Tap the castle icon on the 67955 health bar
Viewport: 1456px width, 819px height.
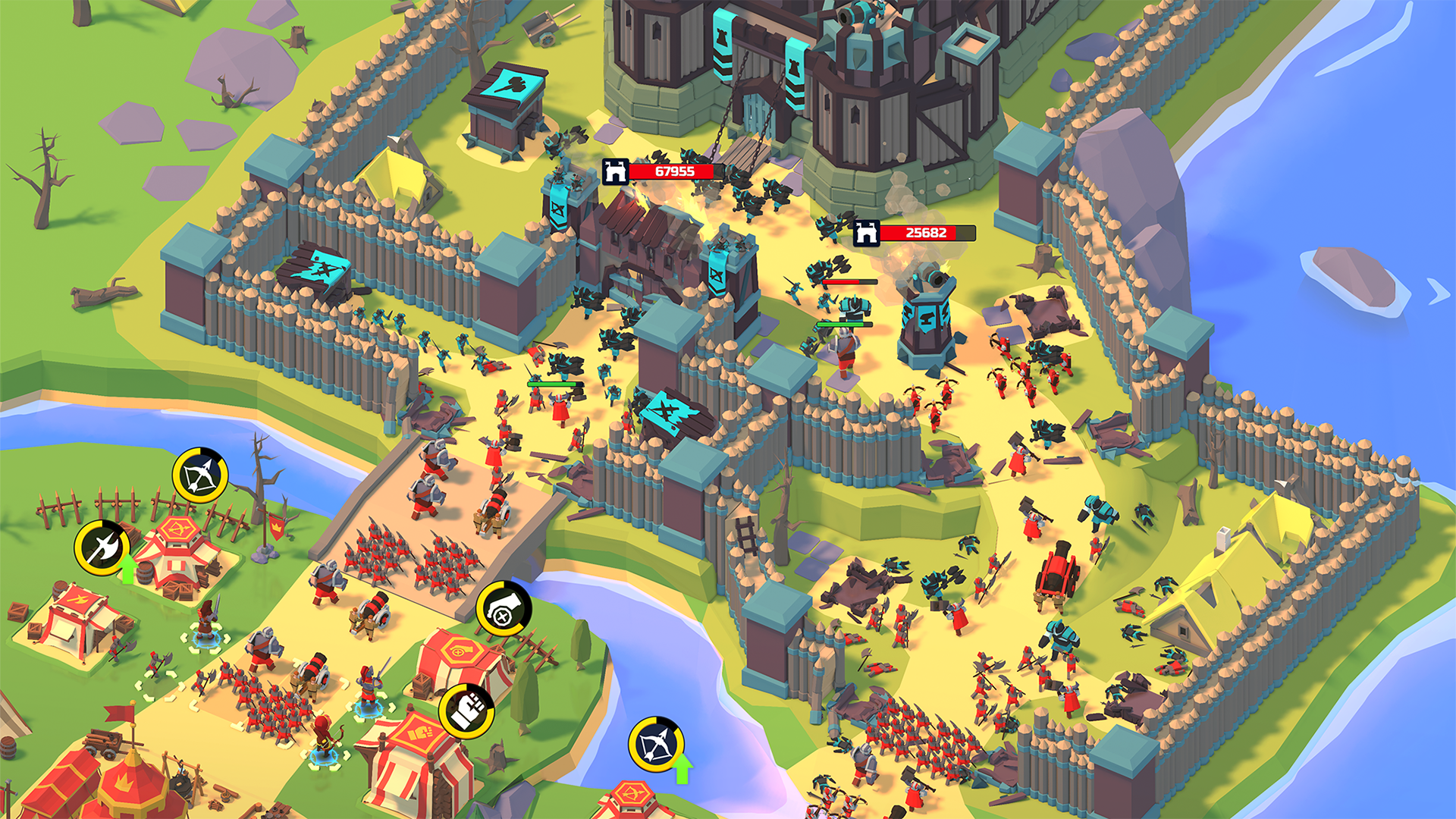pos(617,171)
